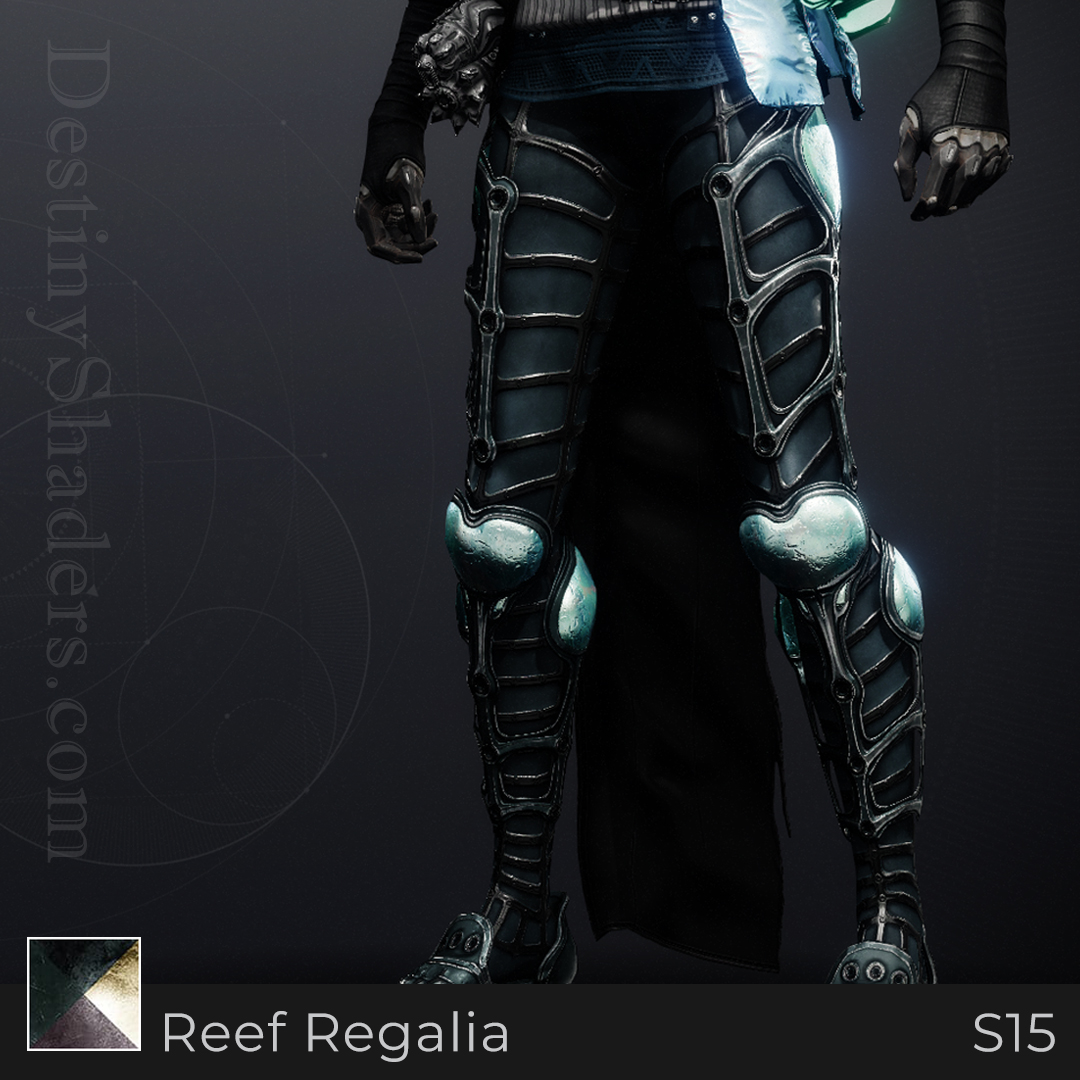Select the Reef Regalia shader swatch icon

84,993
